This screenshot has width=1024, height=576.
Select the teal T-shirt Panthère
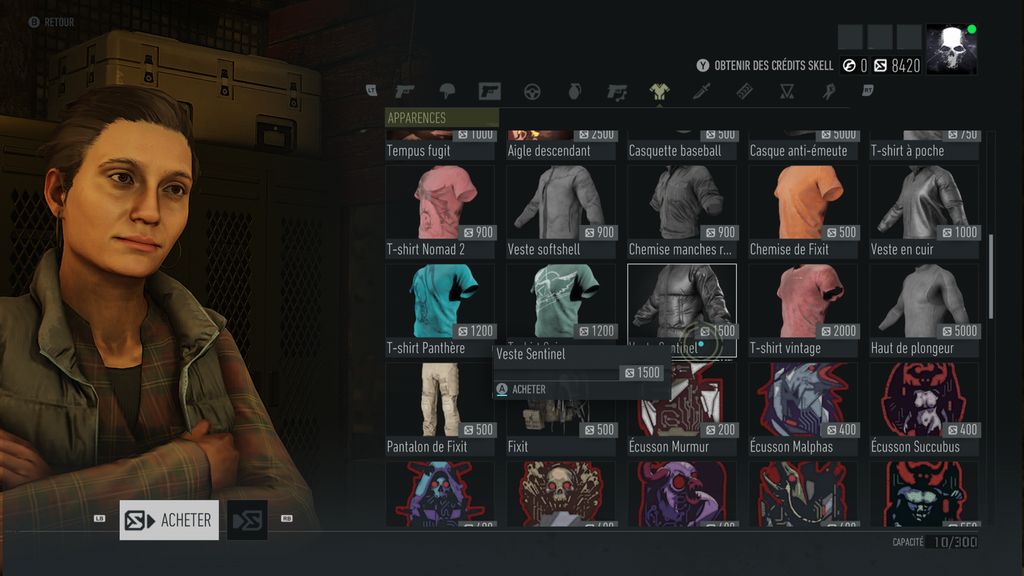(440, 302)
